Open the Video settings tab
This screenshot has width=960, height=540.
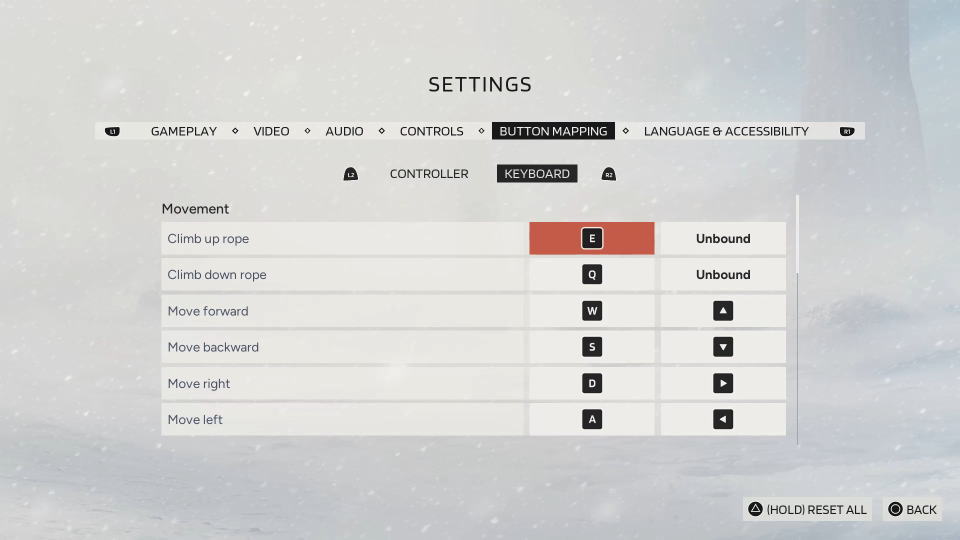[271, 131]
